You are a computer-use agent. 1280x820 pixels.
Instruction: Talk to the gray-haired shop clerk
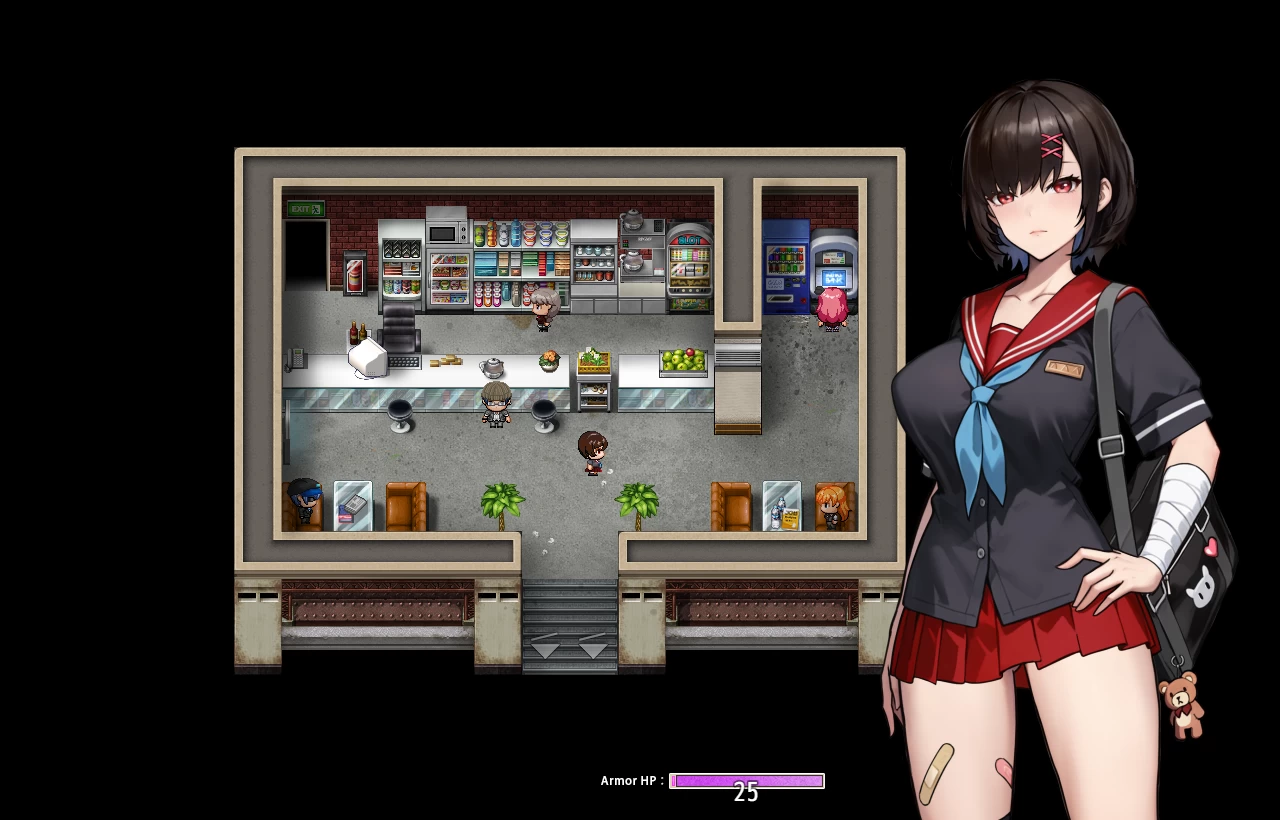[543, 308]
